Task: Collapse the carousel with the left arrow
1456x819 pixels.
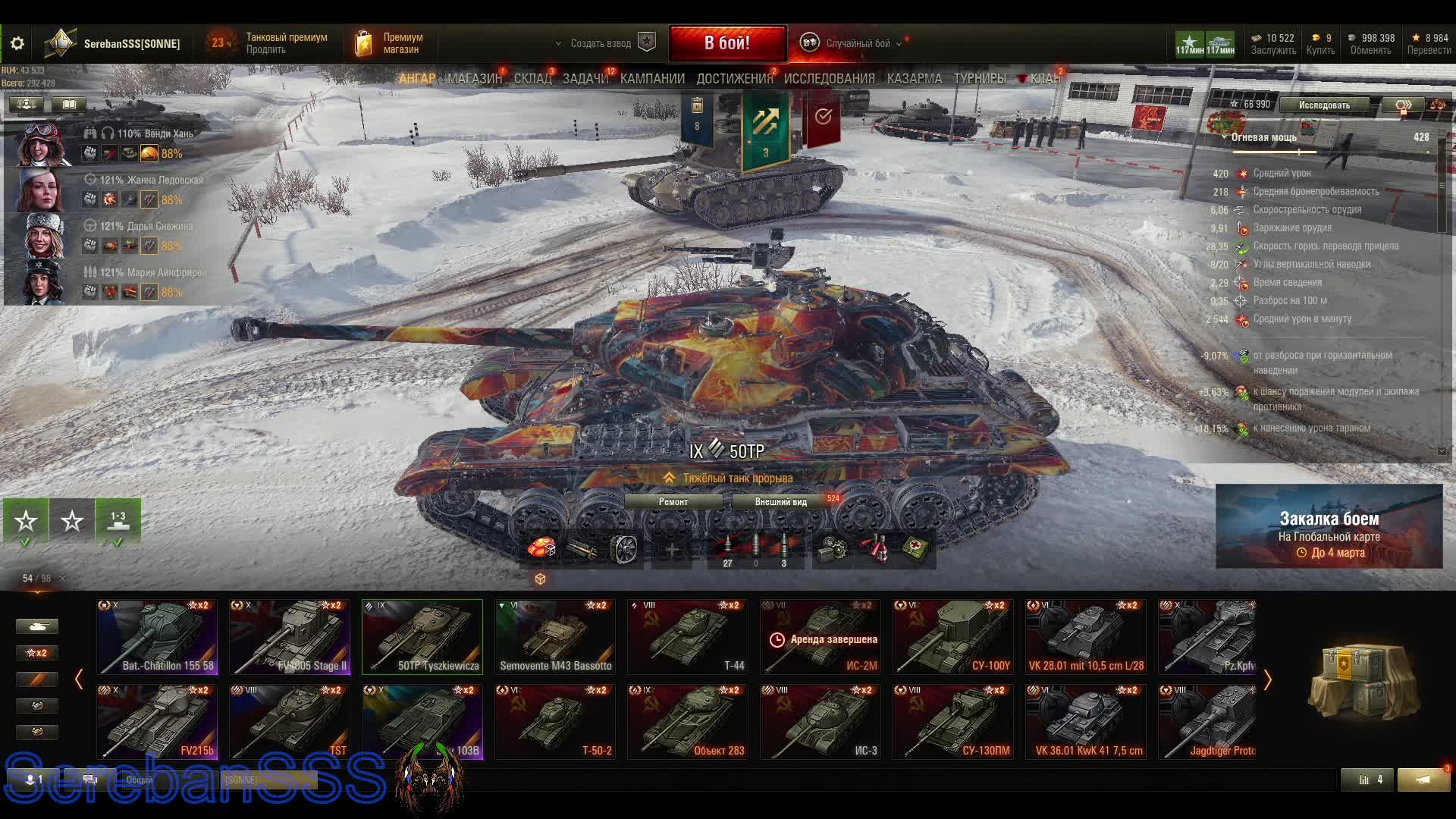Action: [x=79, y=680]
